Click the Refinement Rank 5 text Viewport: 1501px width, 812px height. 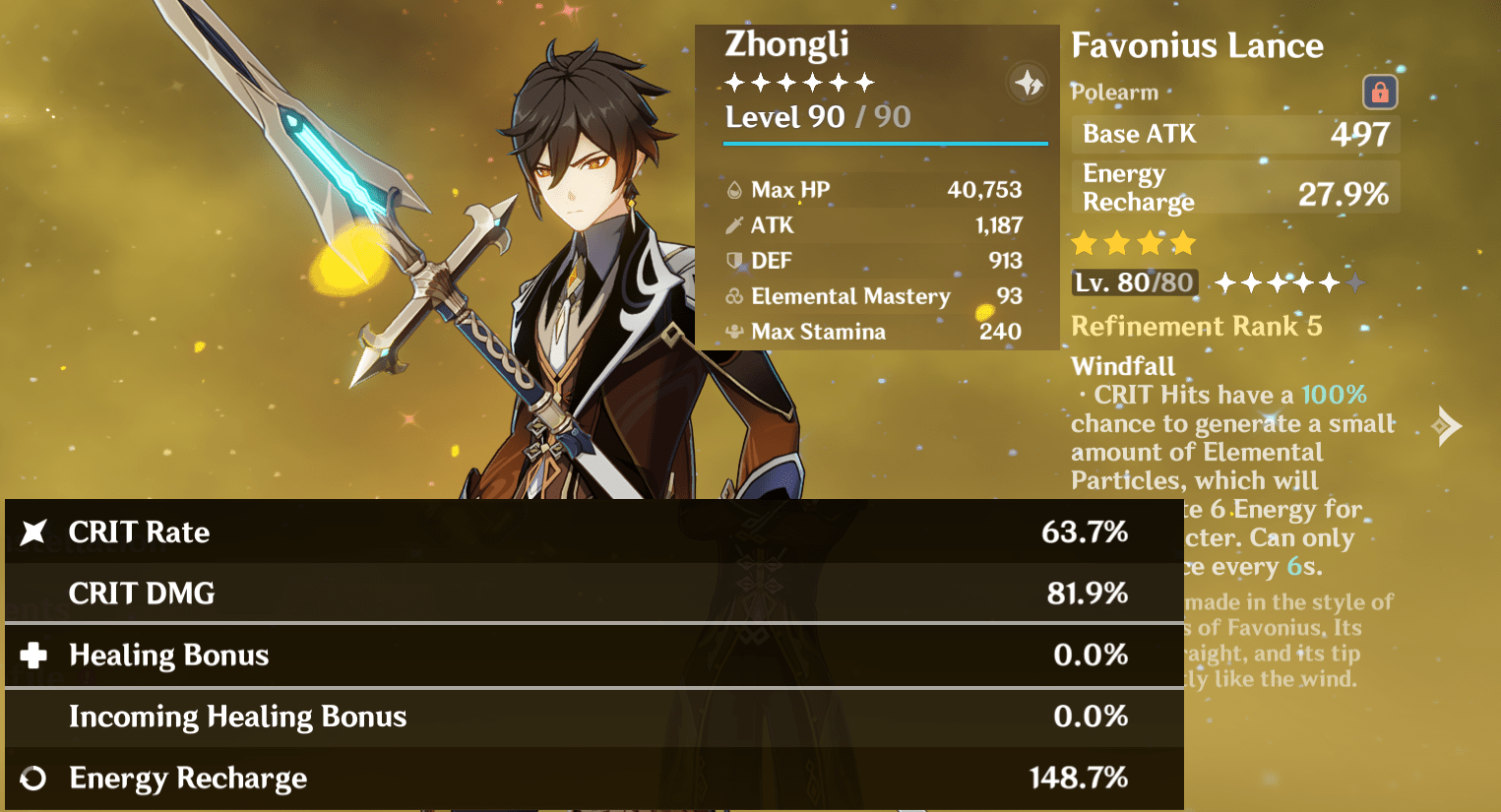(1197, 326)
